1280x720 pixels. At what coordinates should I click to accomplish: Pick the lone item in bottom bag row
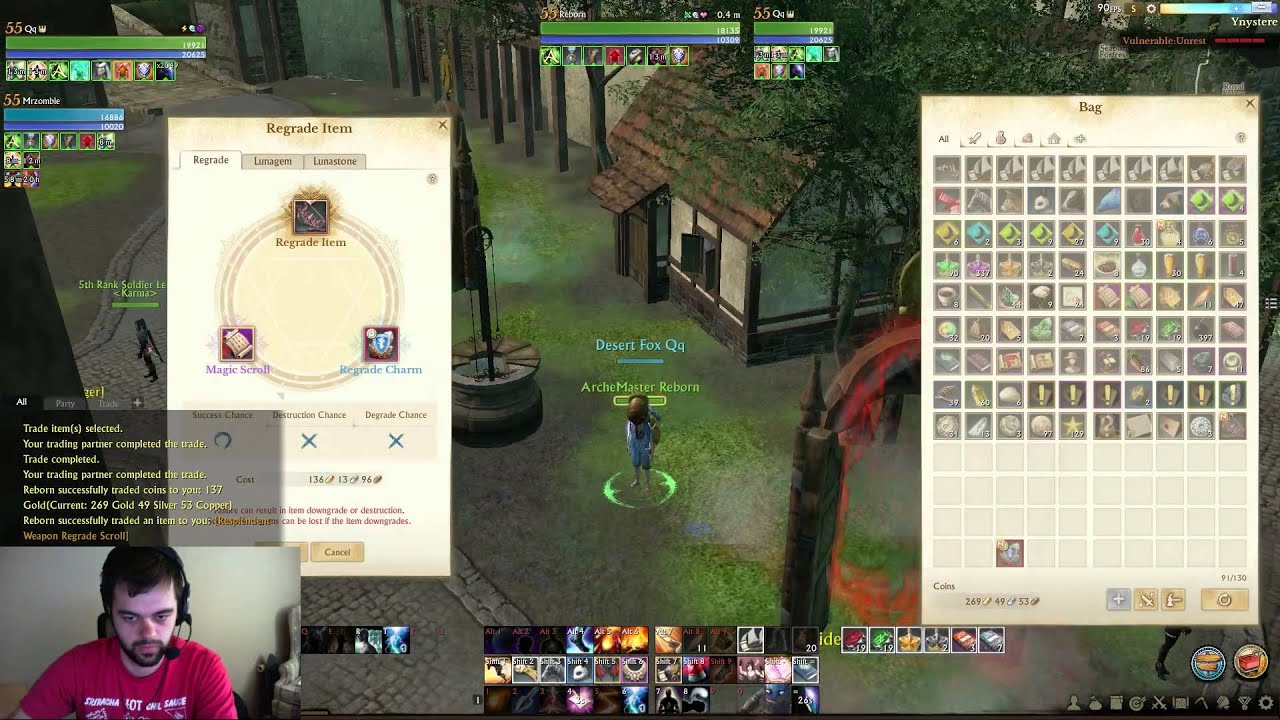click(1009, 552)
